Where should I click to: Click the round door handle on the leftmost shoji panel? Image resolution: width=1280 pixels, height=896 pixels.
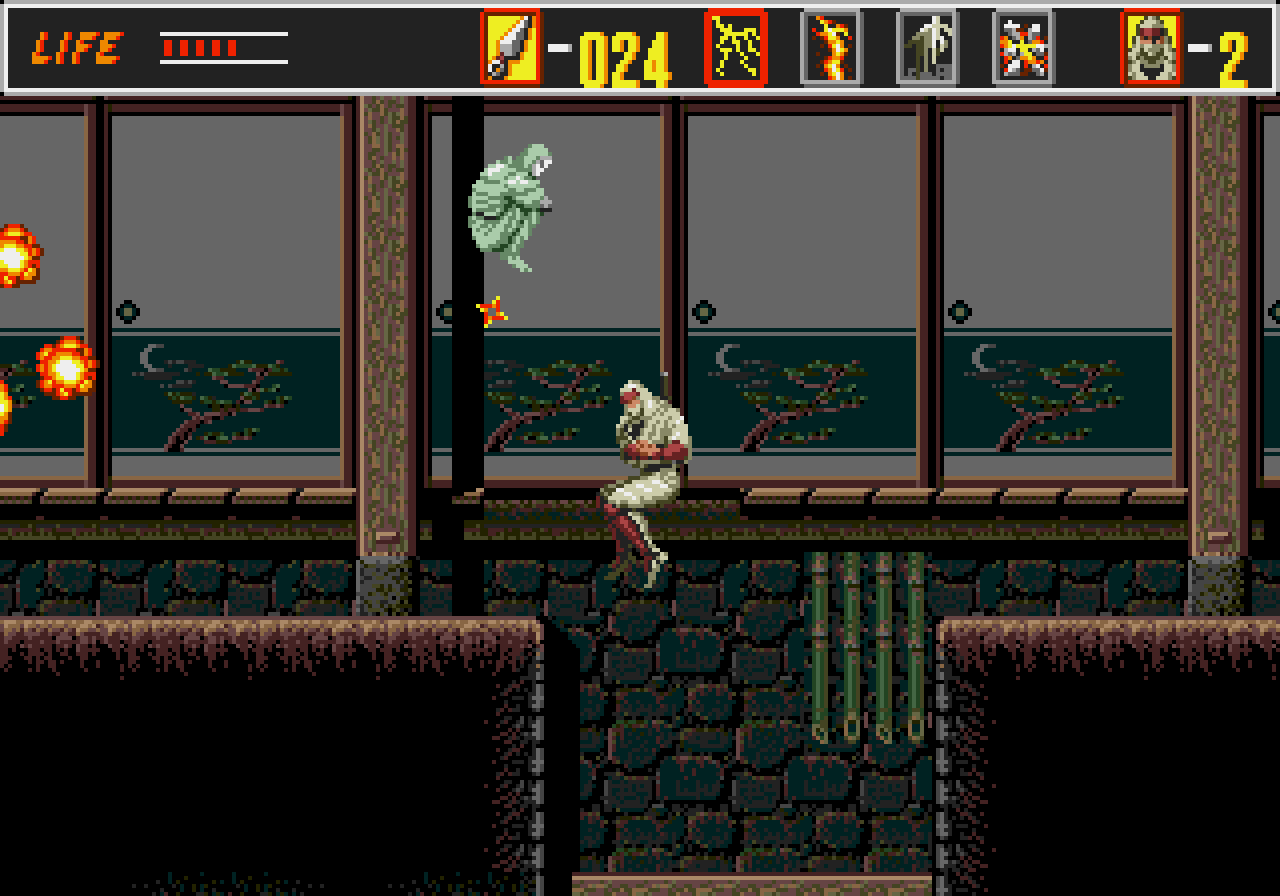[x=126, y=311]
